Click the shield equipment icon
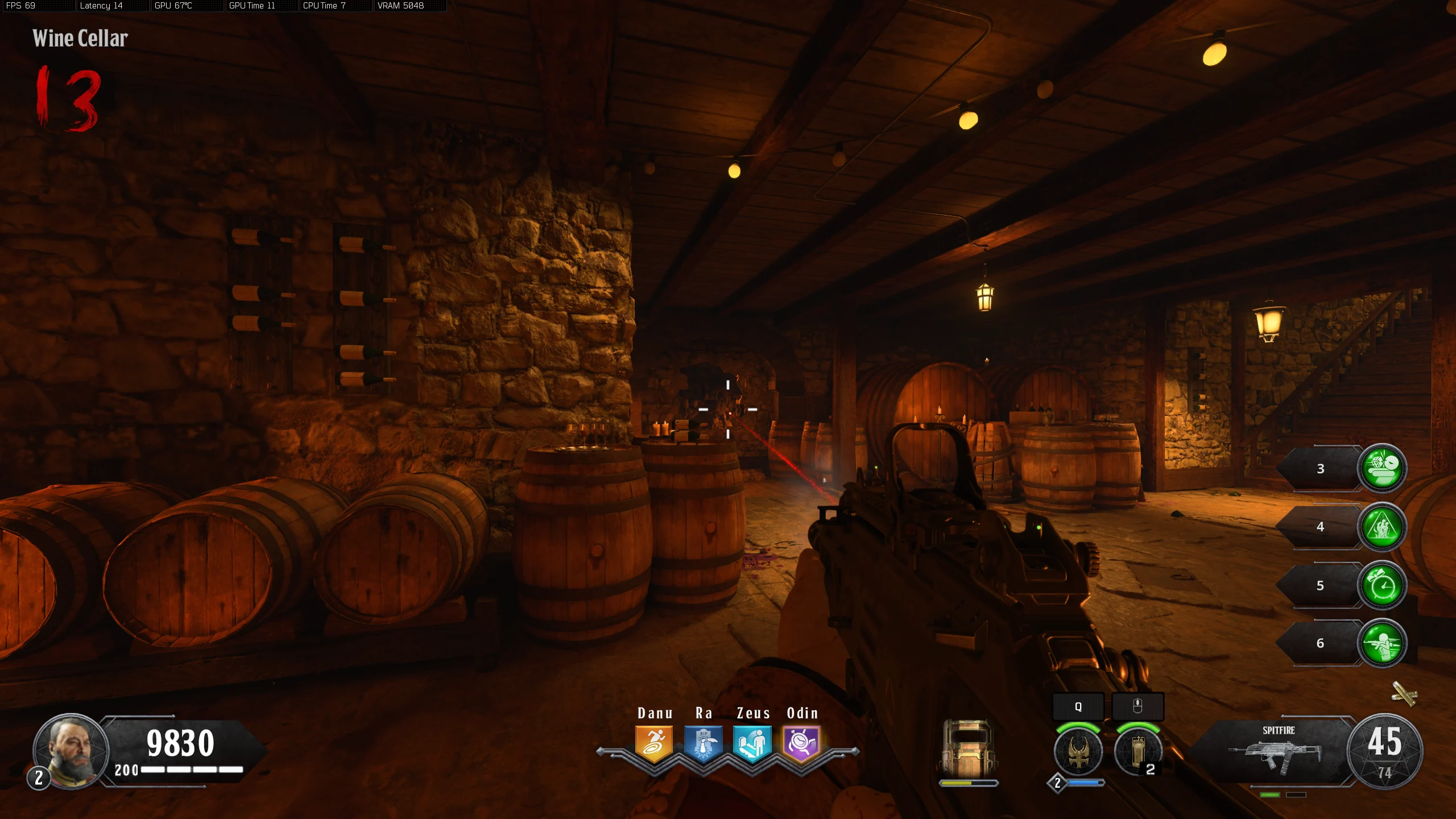The image size is (1456, 819). pyautogui.click(x=968, y=750)
